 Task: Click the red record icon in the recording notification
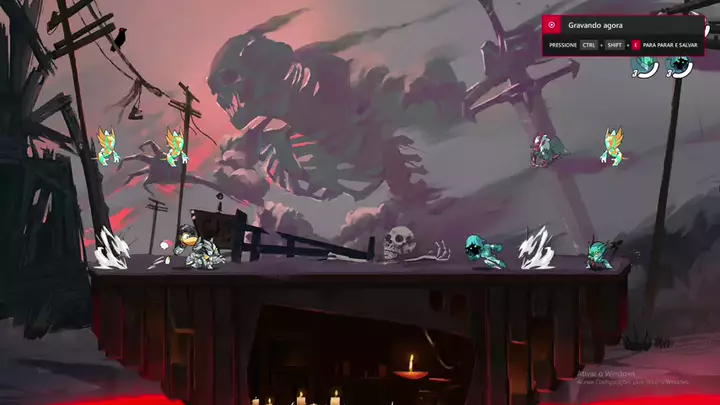pyautogui.click(x=551, y=24)
